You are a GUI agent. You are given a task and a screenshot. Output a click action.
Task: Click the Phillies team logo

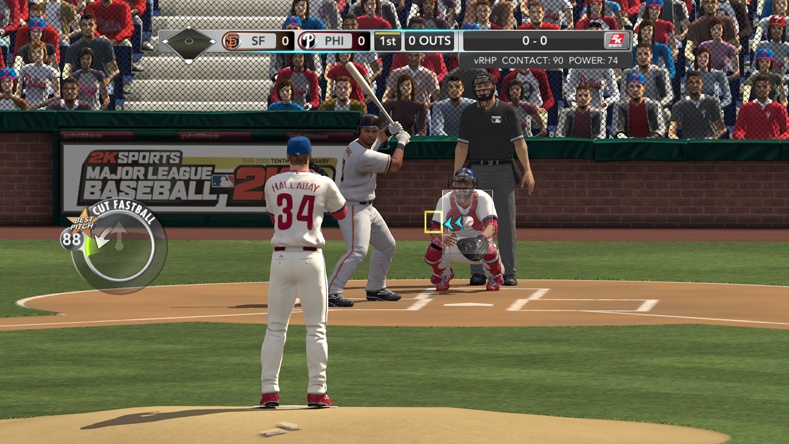(307, 41)
